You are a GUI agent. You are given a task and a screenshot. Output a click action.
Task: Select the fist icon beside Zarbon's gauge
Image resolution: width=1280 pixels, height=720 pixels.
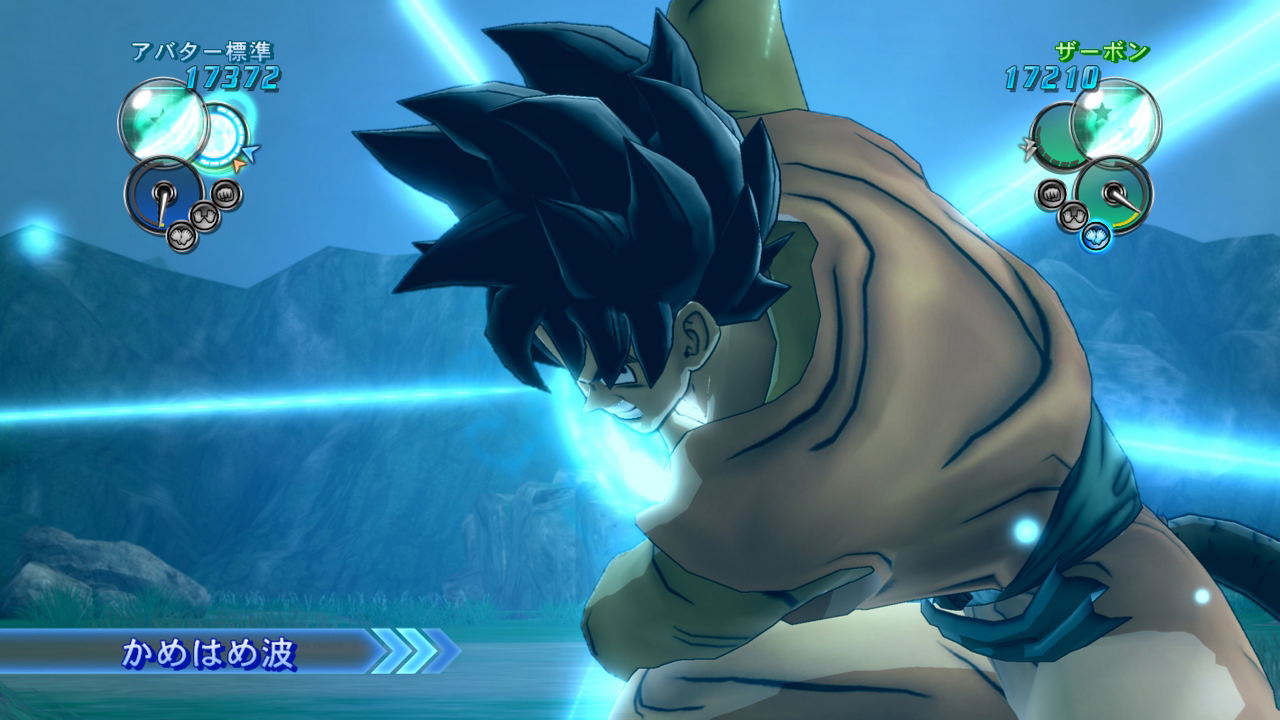[x=1050, y=193]
